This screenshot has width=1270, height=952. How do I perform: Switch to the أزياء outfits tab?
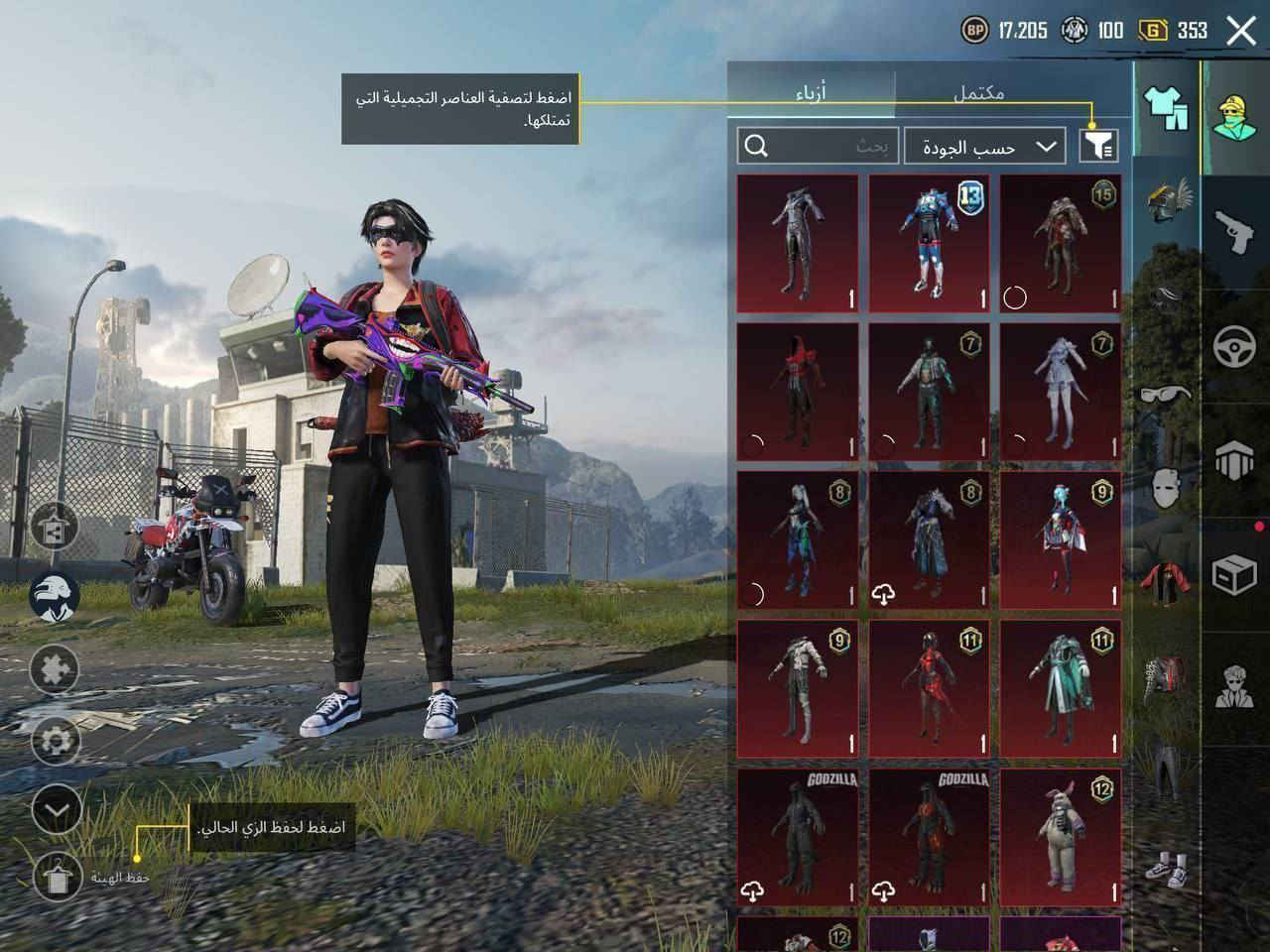[811, 93]
